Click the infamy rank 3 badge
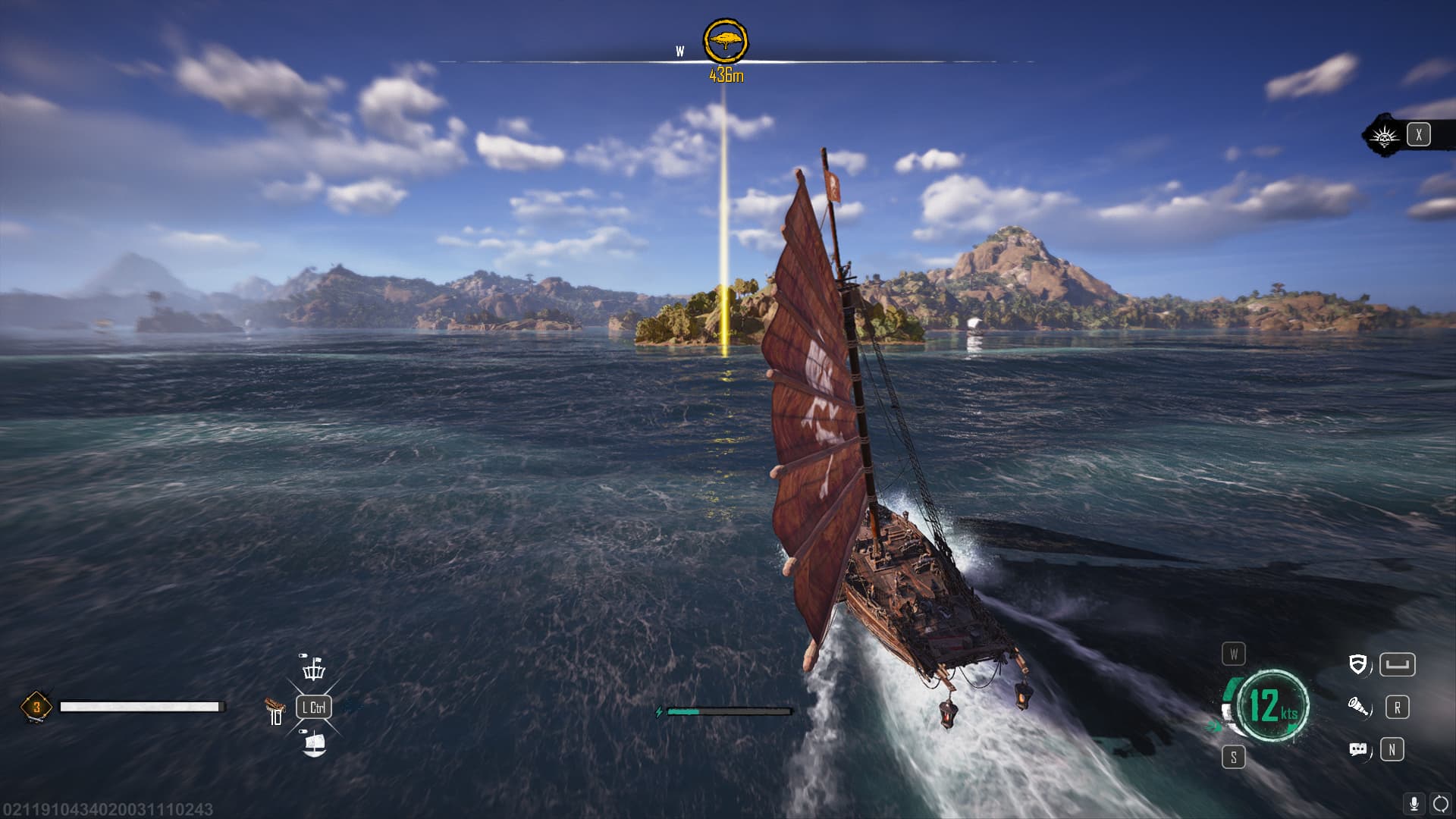 pos(36,707)
